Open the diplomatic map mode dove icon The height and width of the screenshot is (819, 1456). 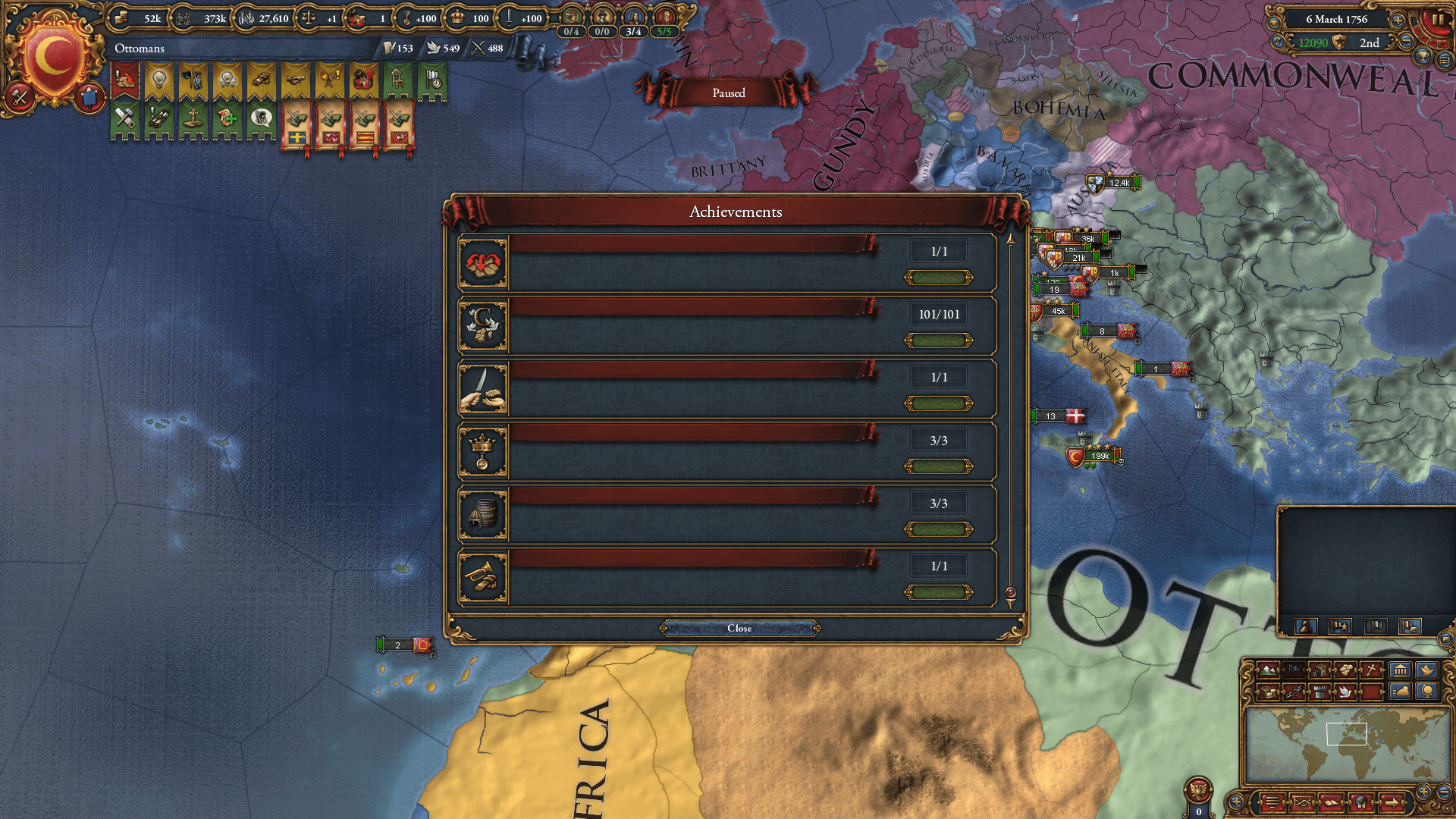(1345, 693)
